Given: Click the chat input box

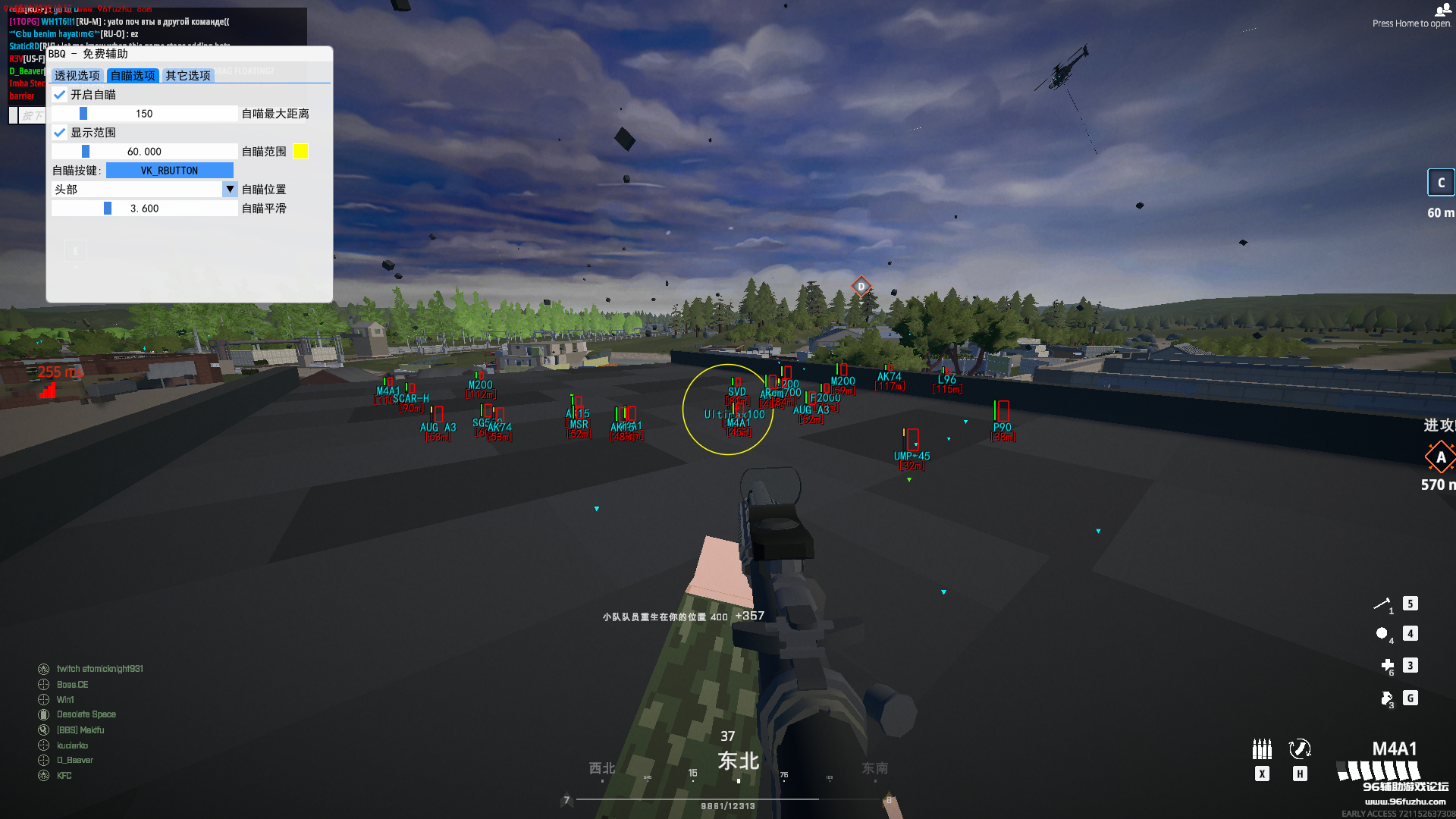Looking at the screenshot, I should coord(27,115).
